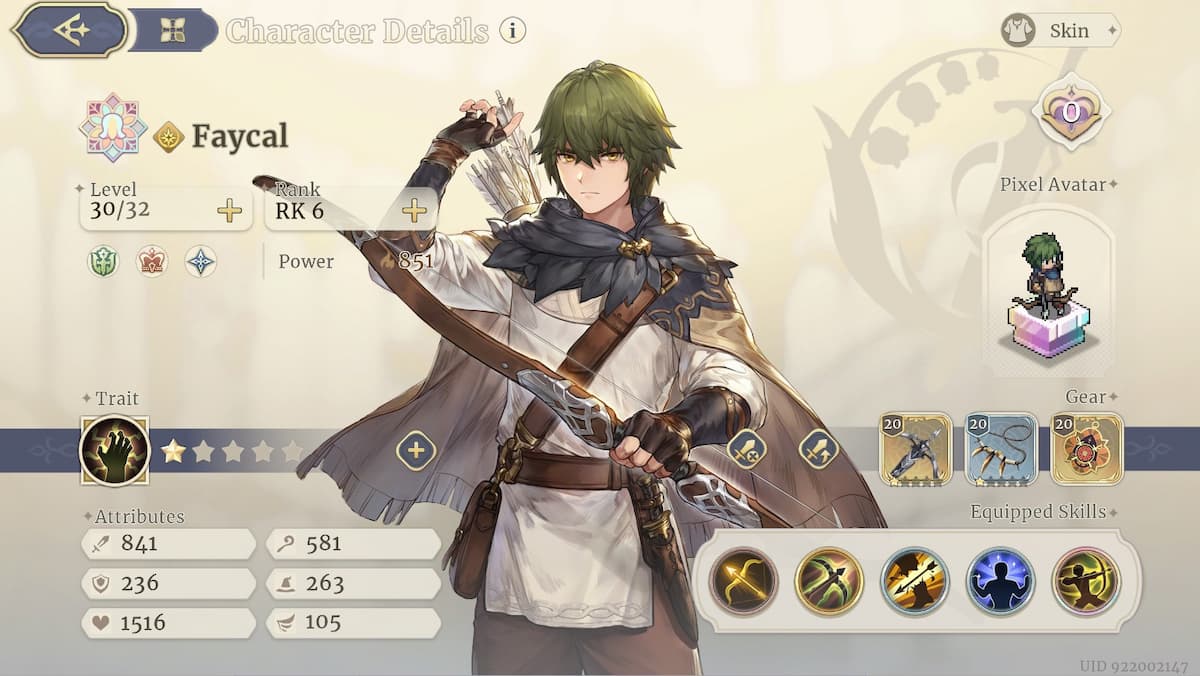The image size is (1200, 676).
Task: Open the fang necklace gear slot
Action: click(x=1001, y=449)
